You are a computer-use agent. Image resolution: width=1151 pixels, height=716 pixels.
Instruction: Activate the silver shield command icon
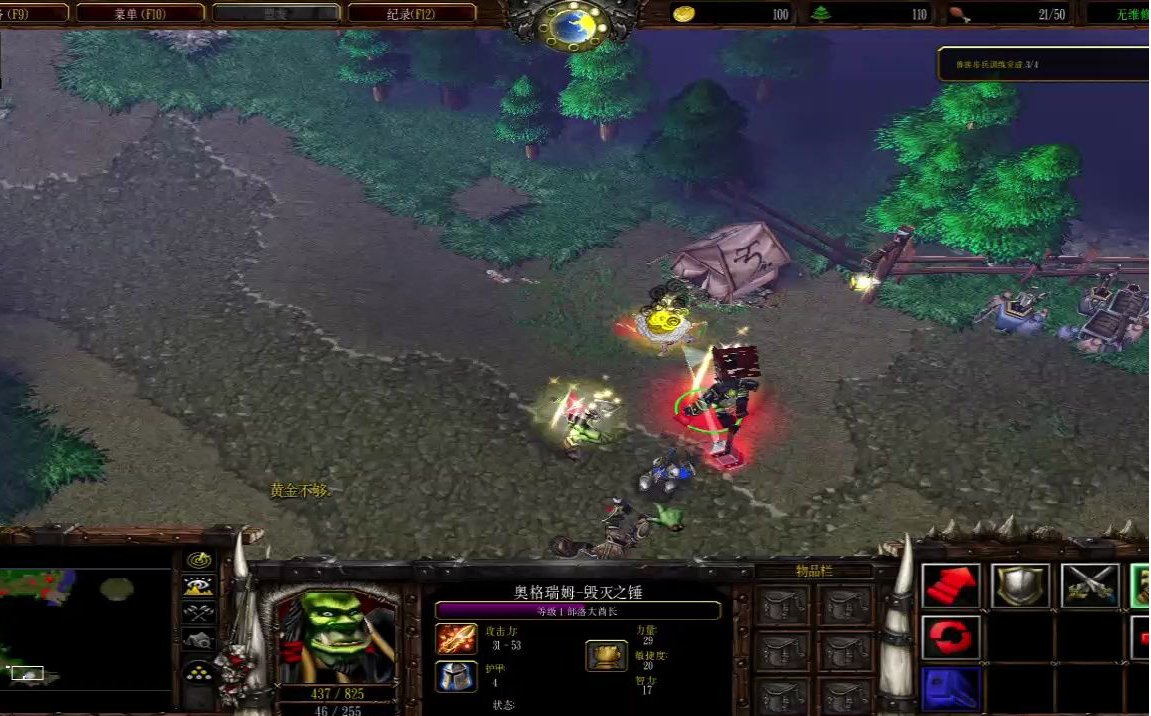tap(1020, 585)
